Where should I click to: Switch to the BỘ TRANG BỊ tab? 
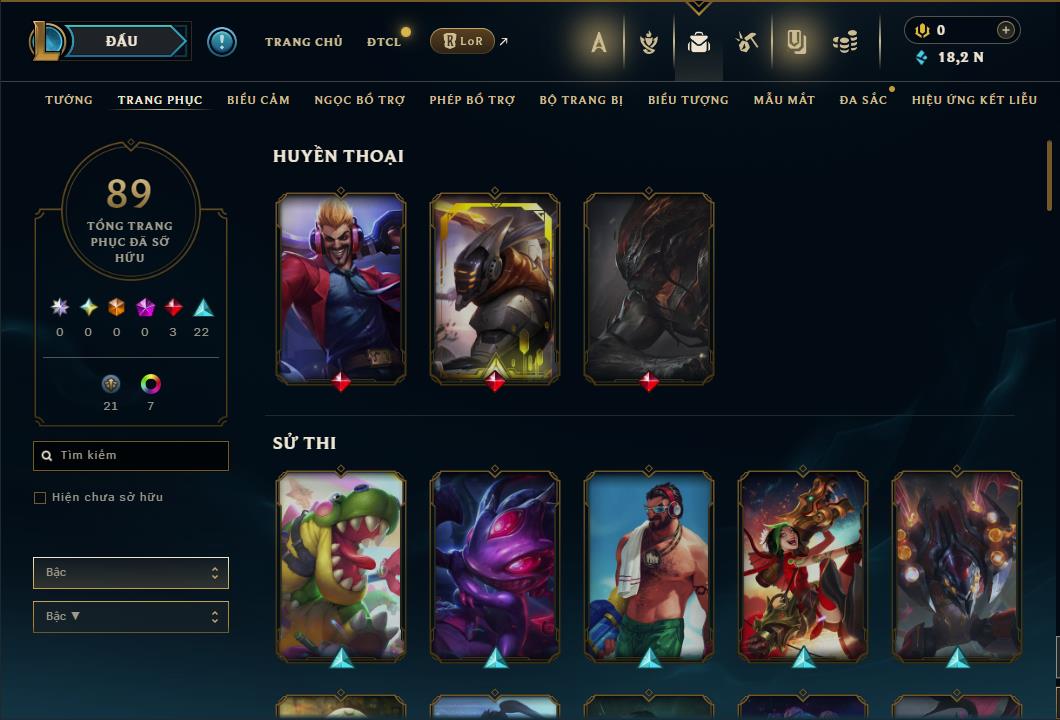click(581, 100)
